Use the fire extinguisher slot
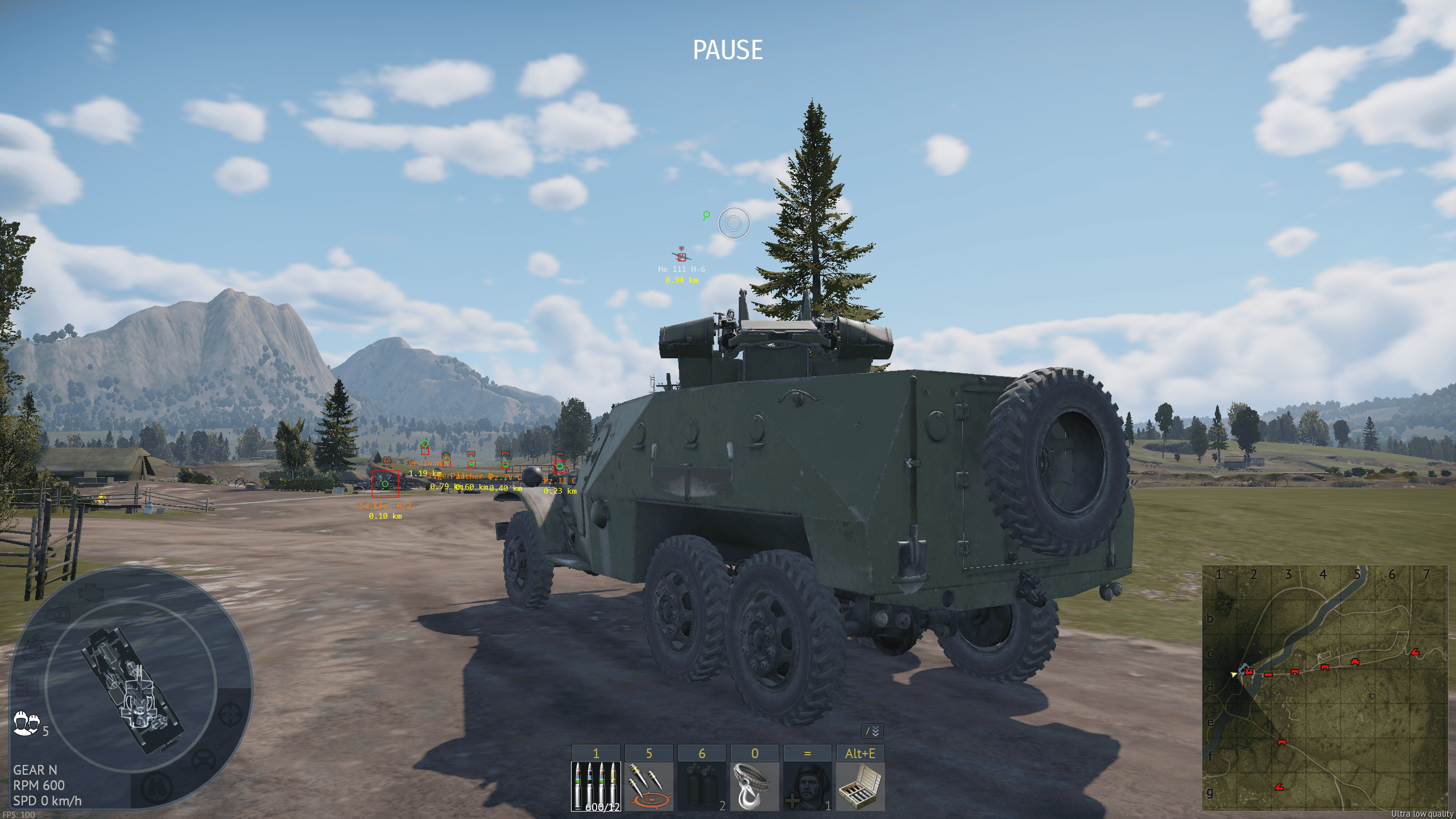The image size is (1456, 819). pyautogui.click(x=701, y=786)
